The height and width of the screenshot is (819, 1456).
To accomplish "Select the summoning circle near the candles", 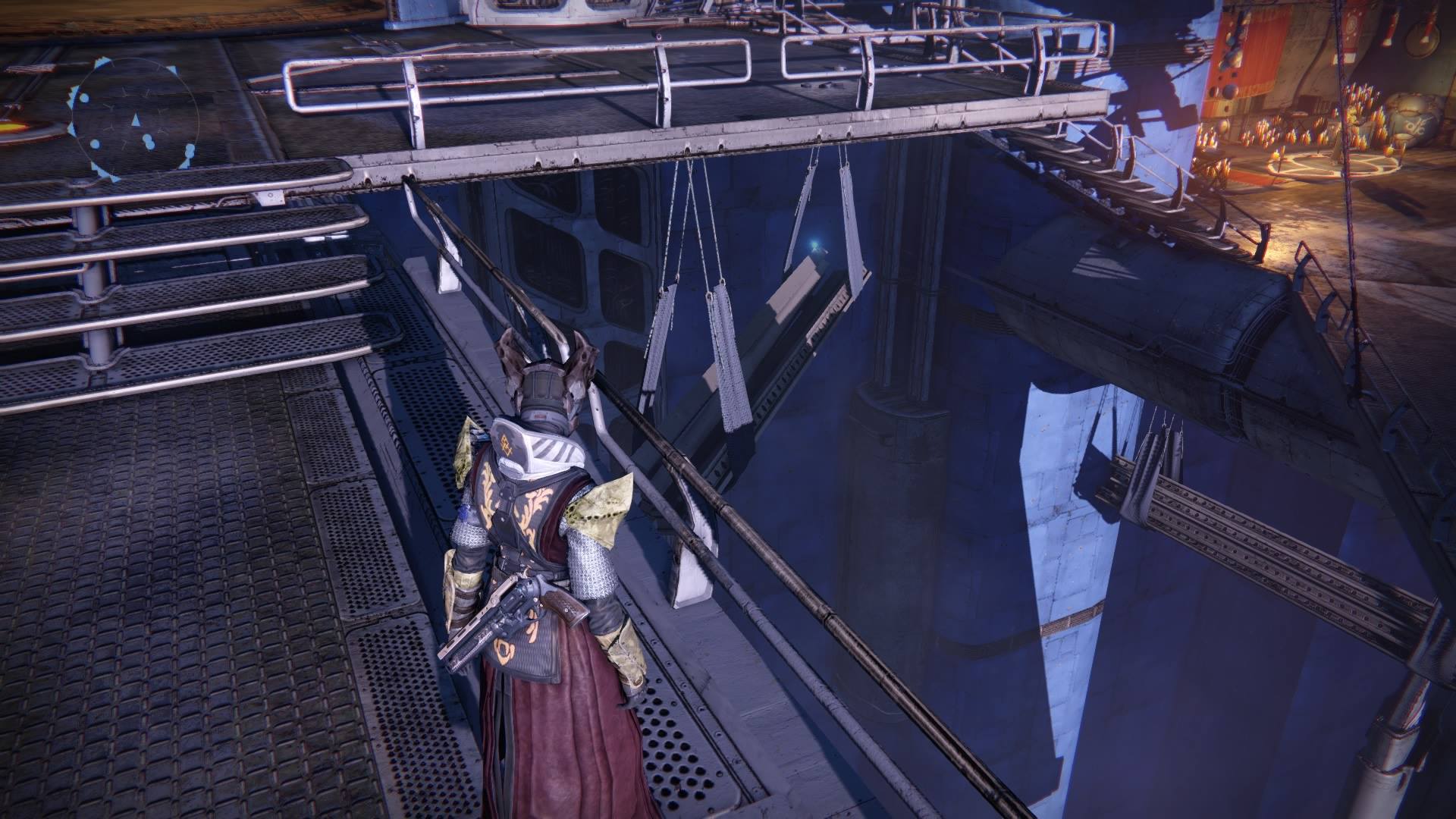I will point(1332,166).
